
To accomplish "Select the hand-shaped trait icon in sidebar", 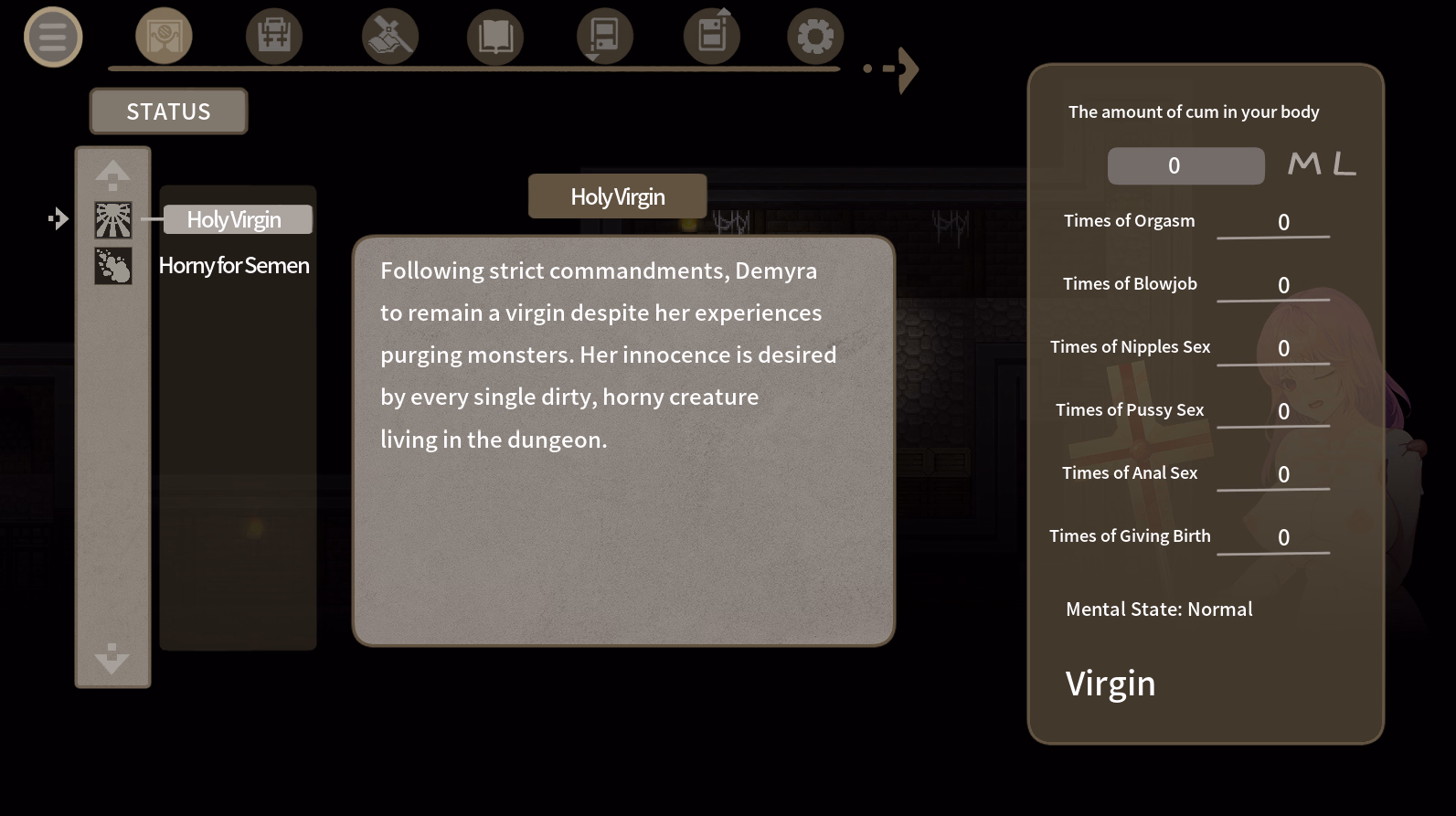I will [112, 266].
